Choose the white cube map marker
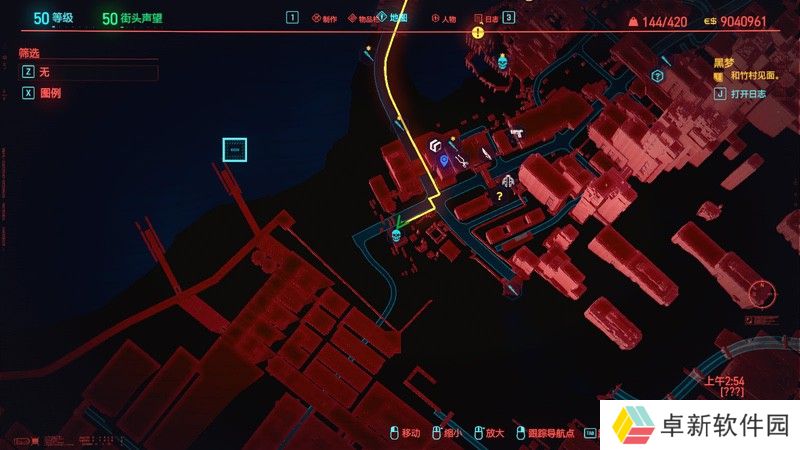800x450 pixels. (436, 147)
